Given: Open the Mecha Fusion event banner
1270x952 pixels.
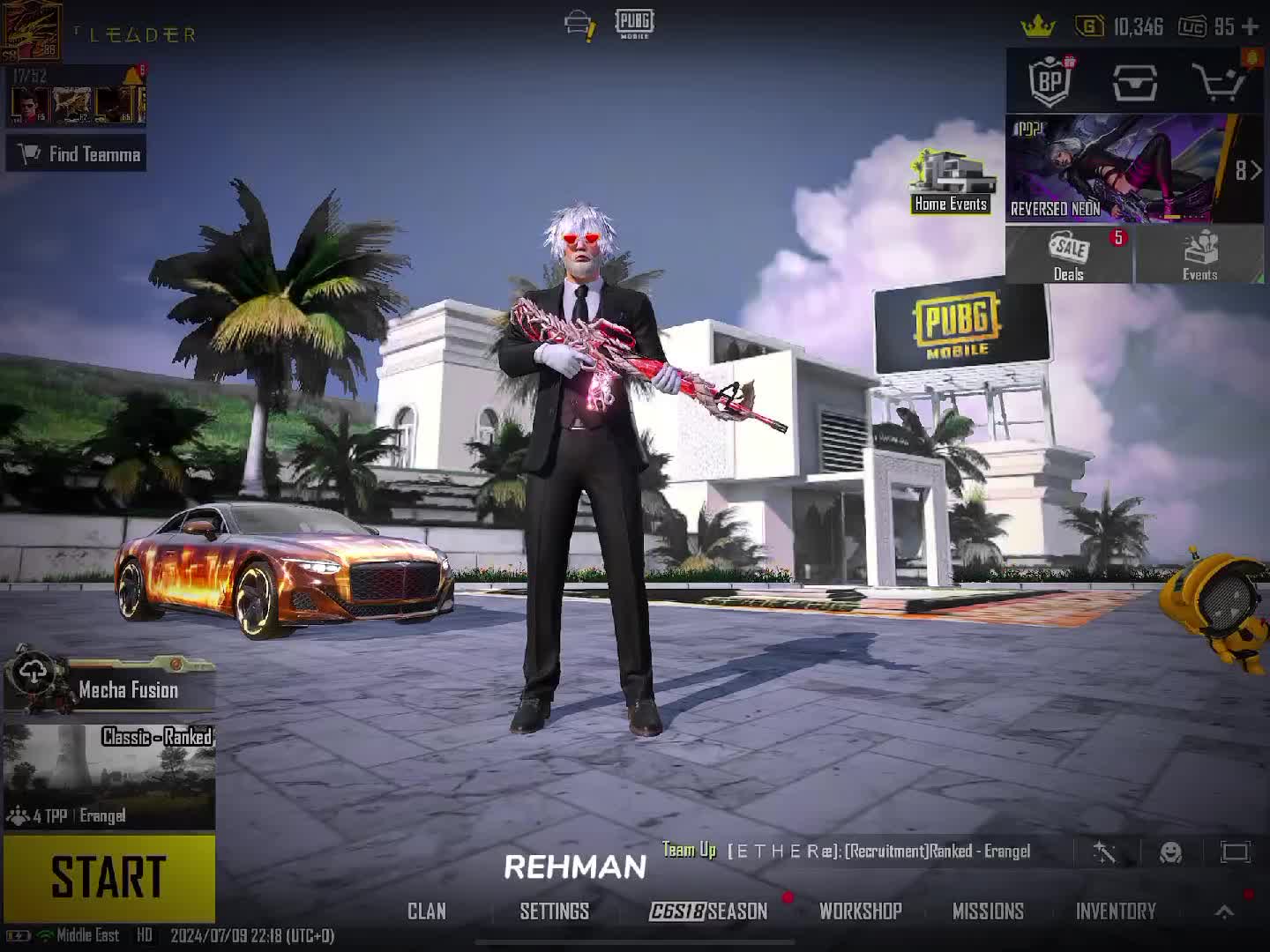Looking at the screenshot, I should coord(109,688).
